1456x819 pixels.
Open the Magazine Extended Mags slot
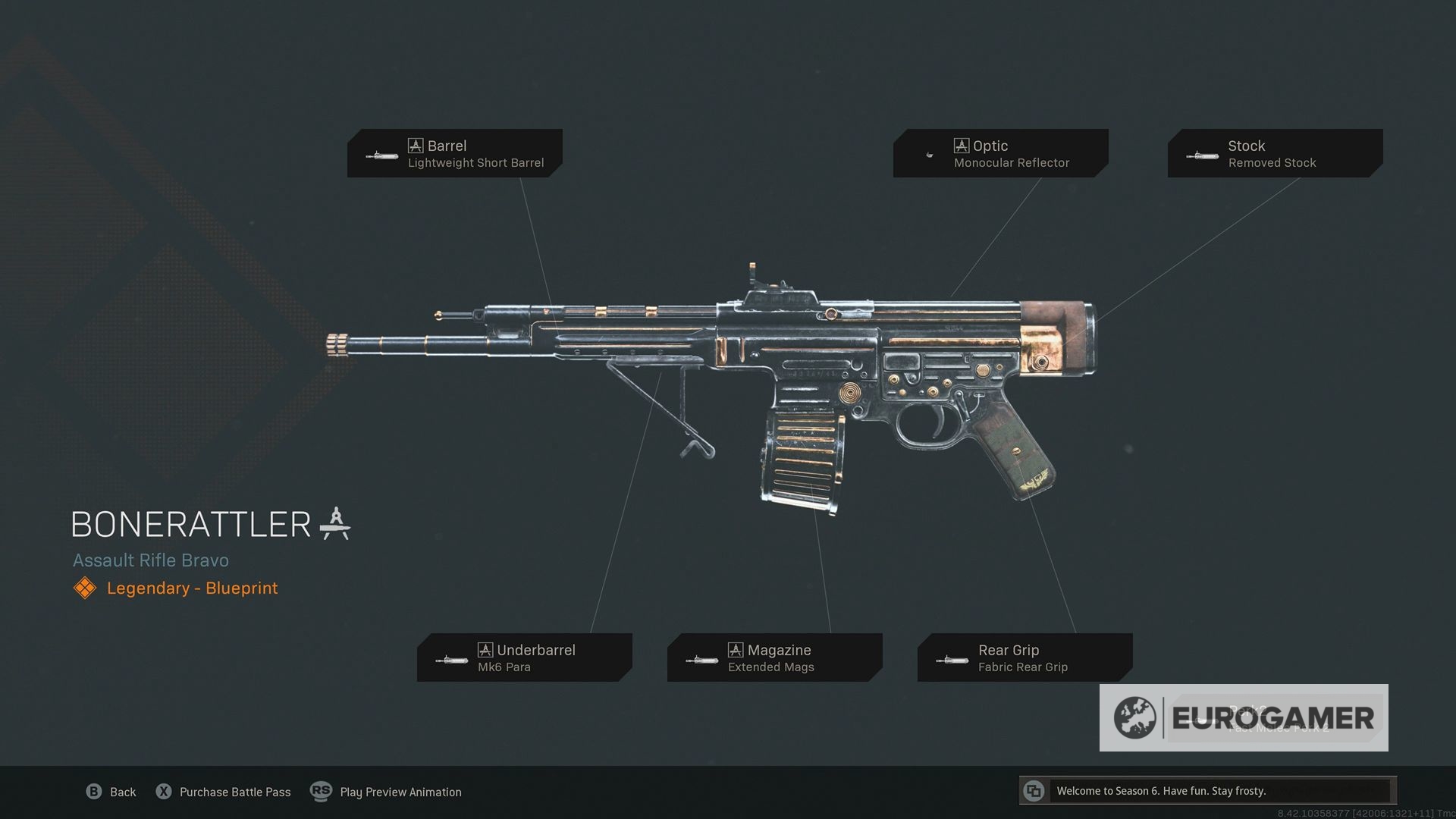click(x=774, y=657)
